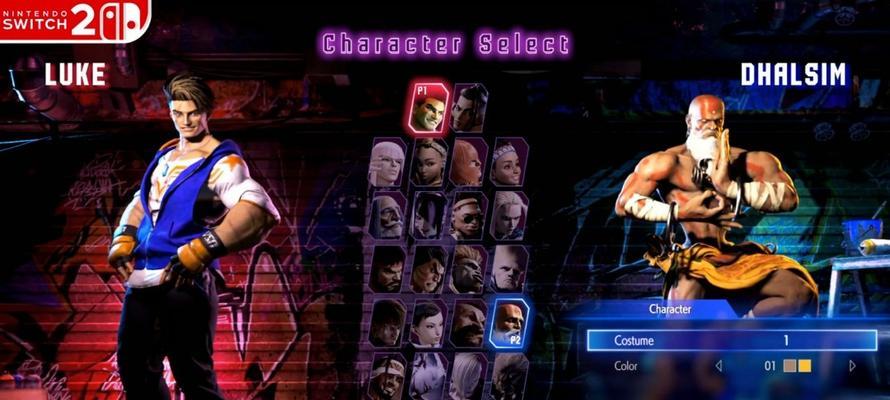Screen dimensions: 890x400
Task: Choose Dee Jay's sunglasses portrait
Action: point(467,214)
